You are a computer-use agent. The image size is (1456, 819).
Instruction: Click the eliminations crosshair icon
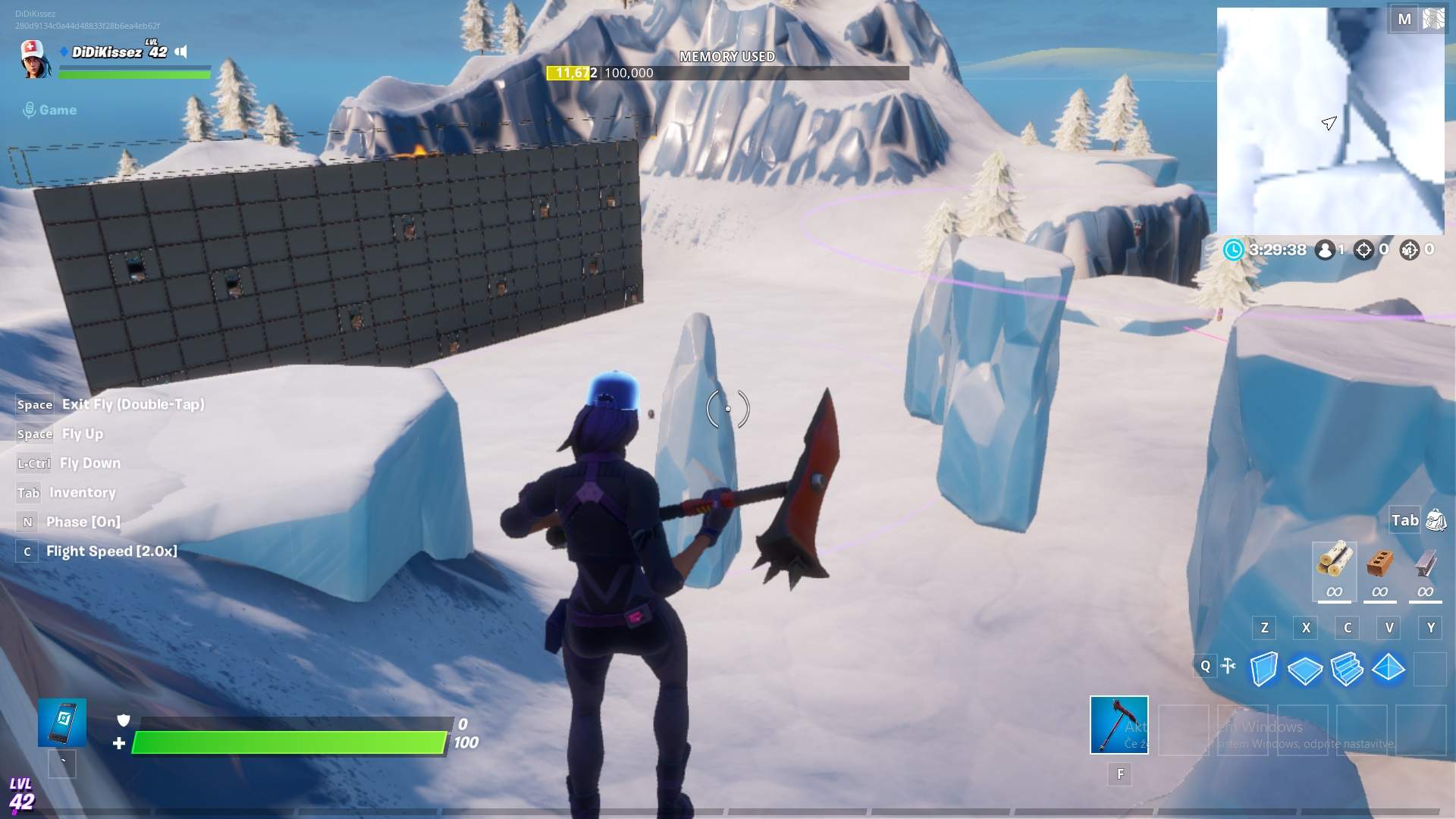click(1365, 249)
